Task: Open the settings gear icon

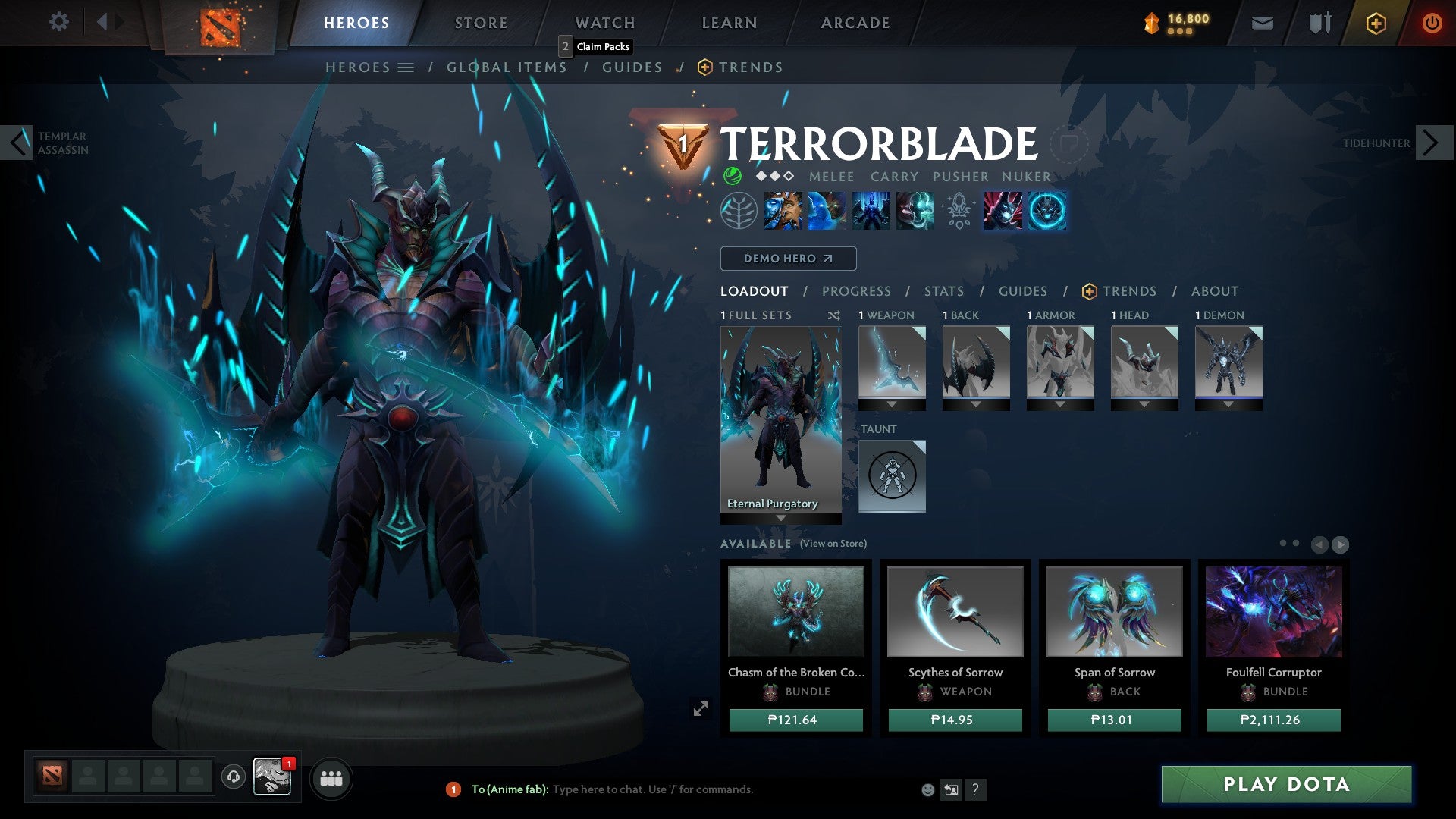Action: click(59, 22)
